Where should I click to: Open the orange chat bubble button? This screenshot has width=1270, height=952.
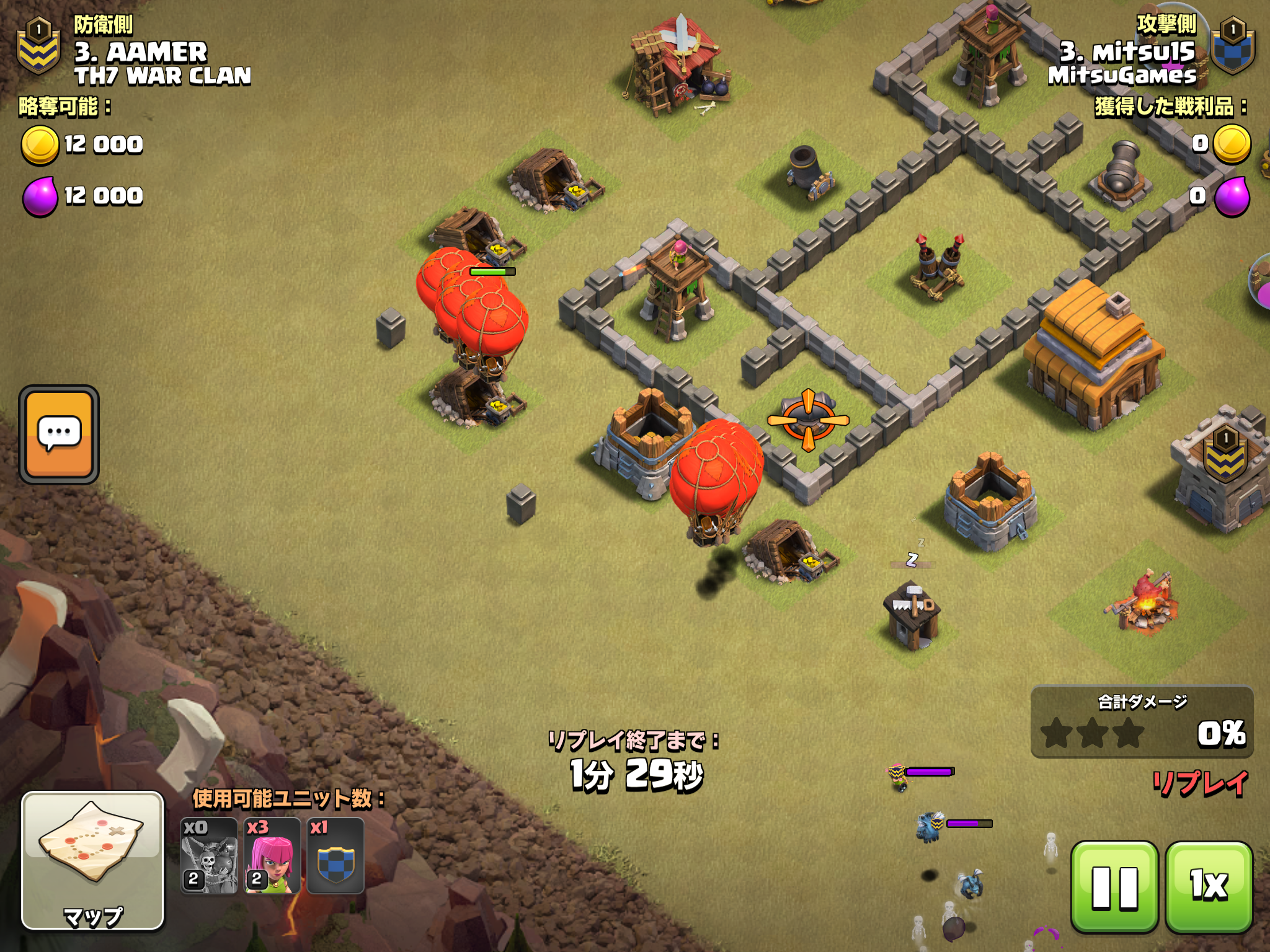59,434
